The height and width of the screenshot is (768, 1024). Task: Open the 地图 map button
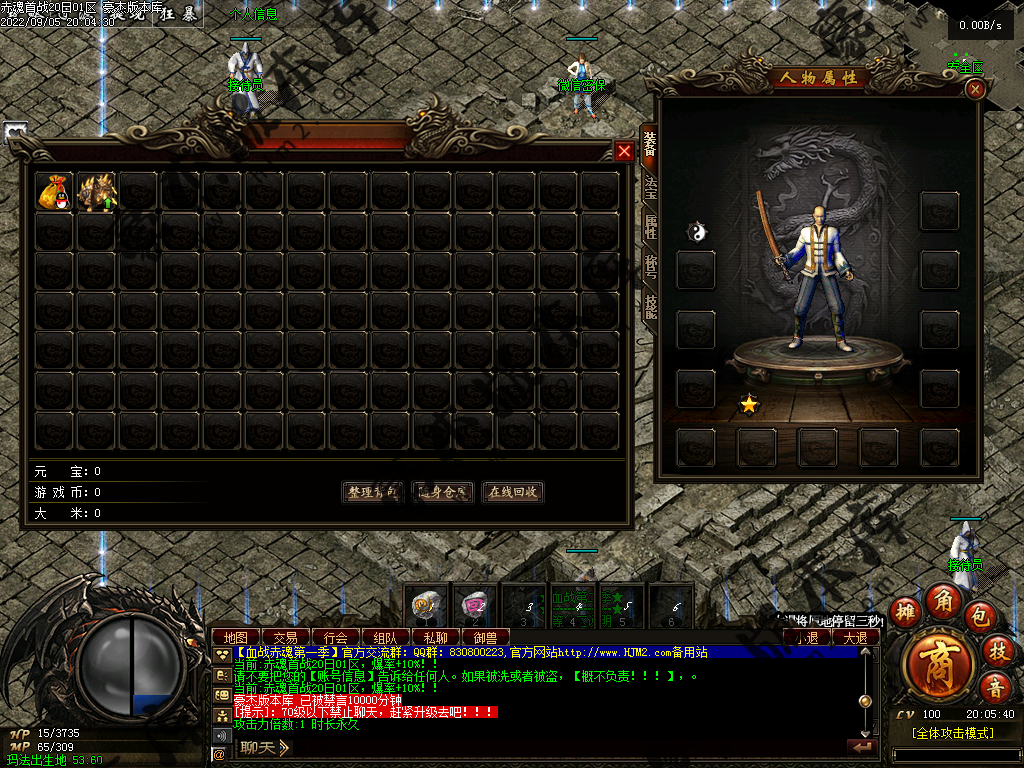[x=236, y=637]
